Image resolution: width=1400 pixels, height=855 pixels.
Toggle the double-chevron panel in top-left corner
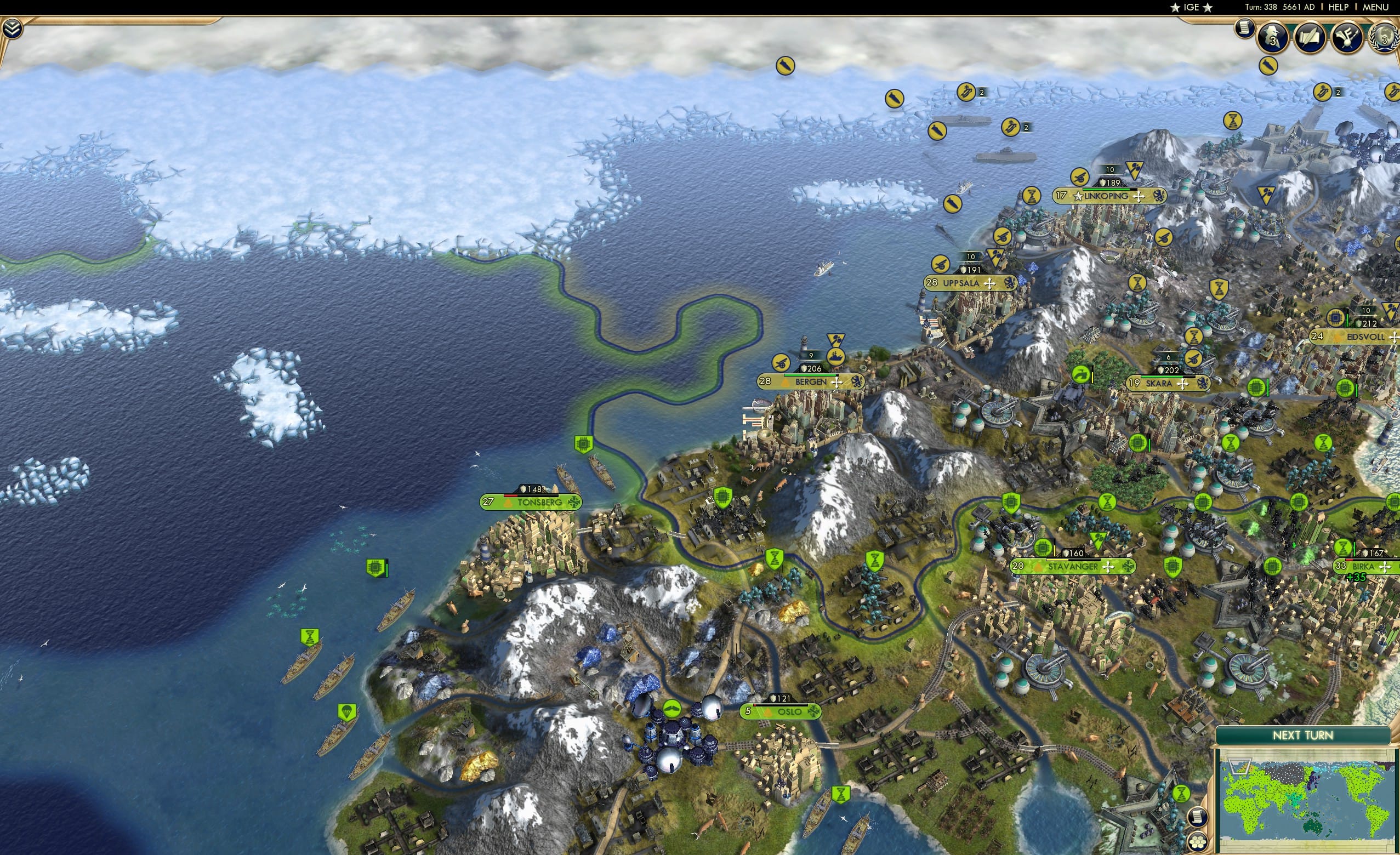click(13, 29)
